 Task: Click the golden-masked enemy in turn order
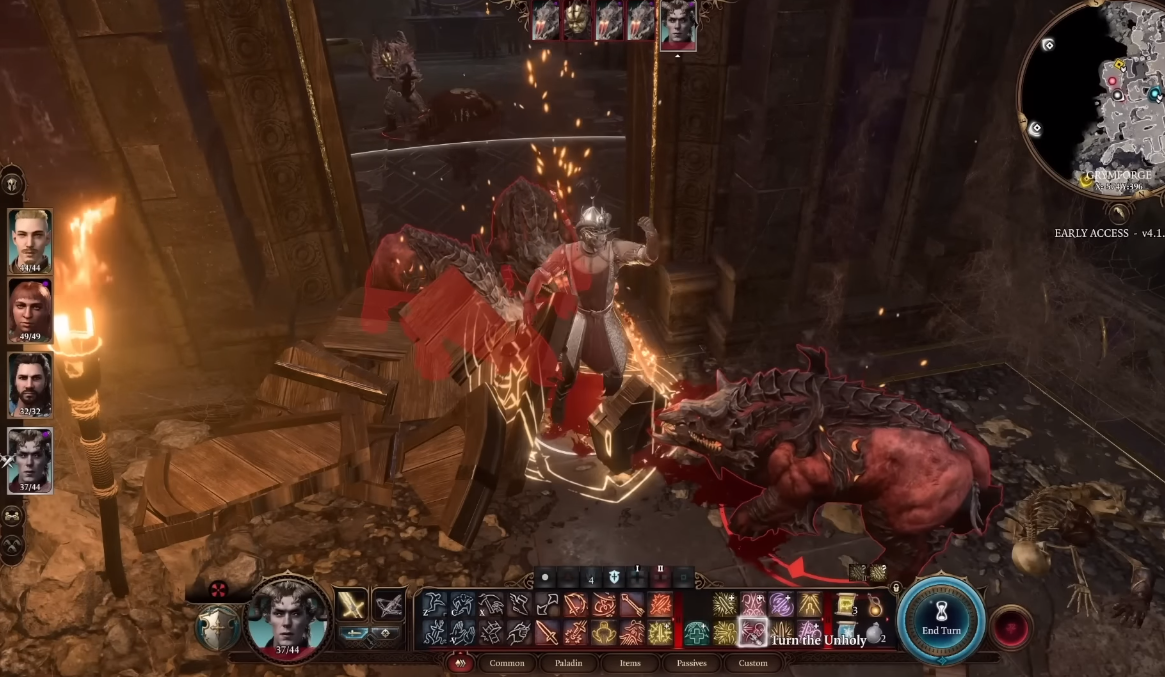tap(577, 20)
